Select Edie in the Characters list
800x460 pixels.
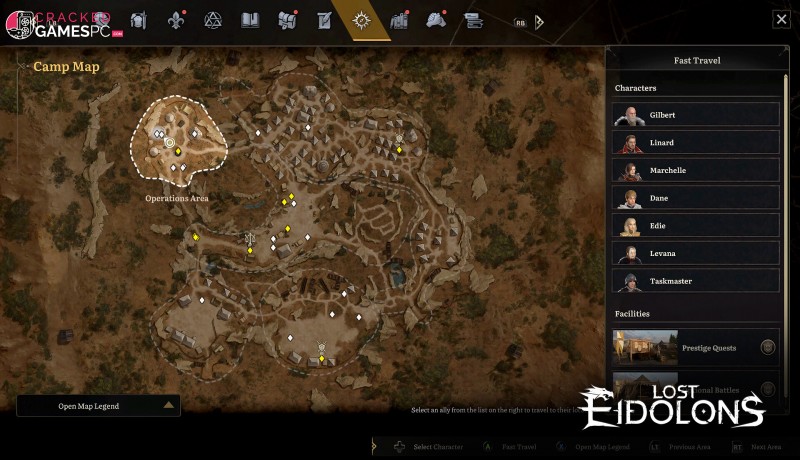click(696, 226)
